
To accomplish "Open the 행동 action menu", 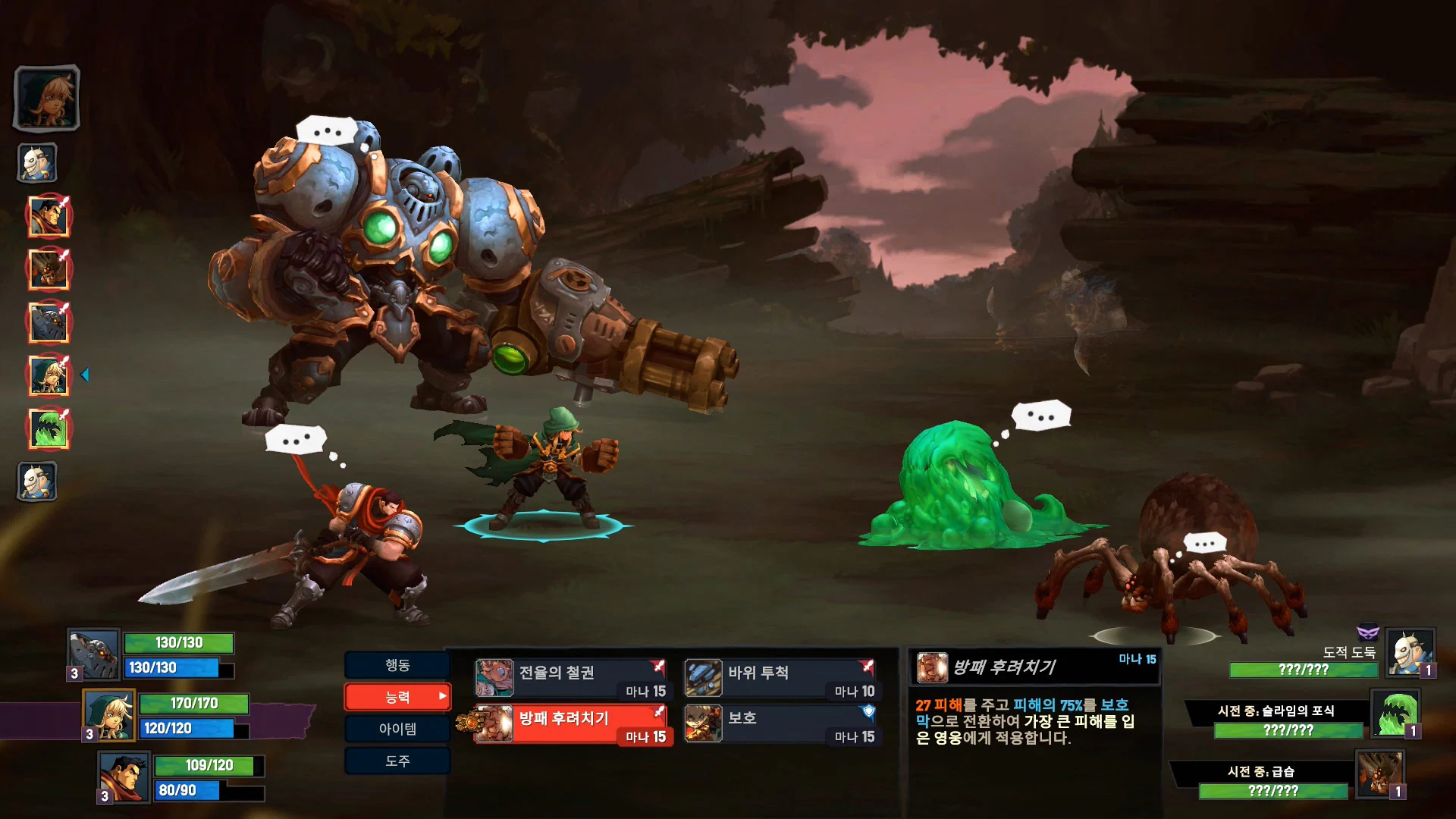I will pos(397,665).
